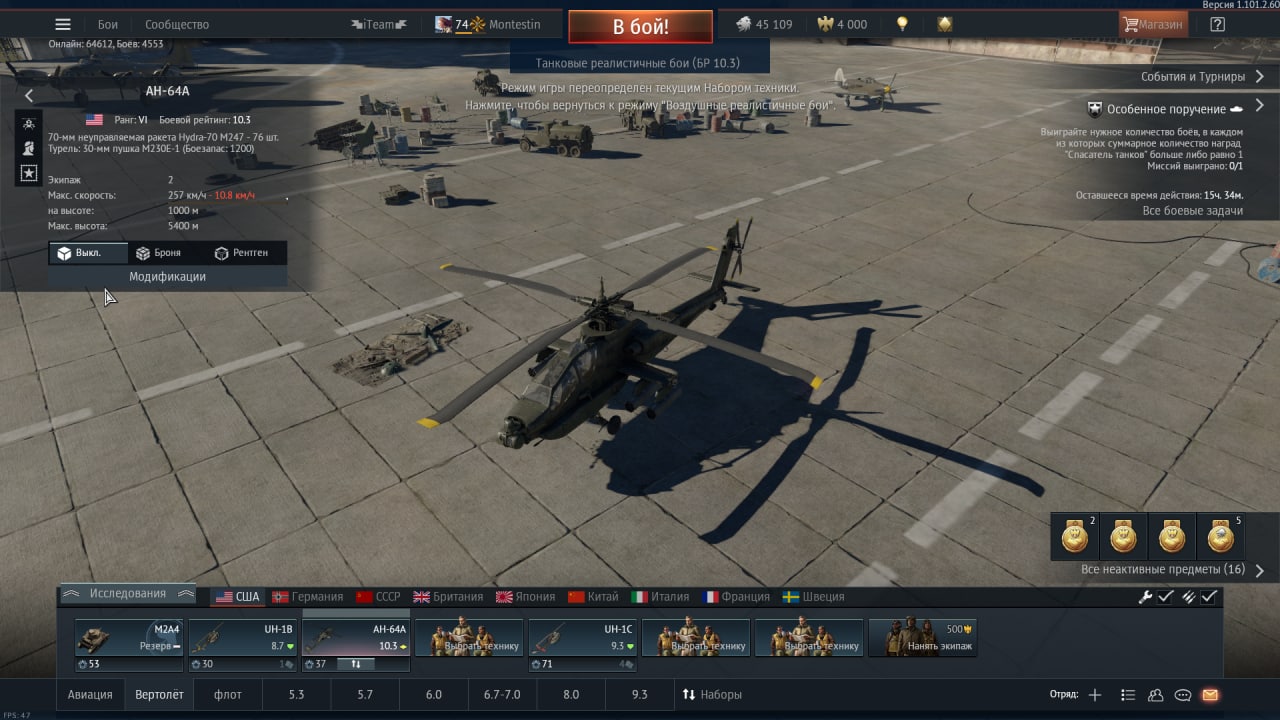The image size is (1280, 720).
Task: Open the Магазин store
Action: [1153, 25]
